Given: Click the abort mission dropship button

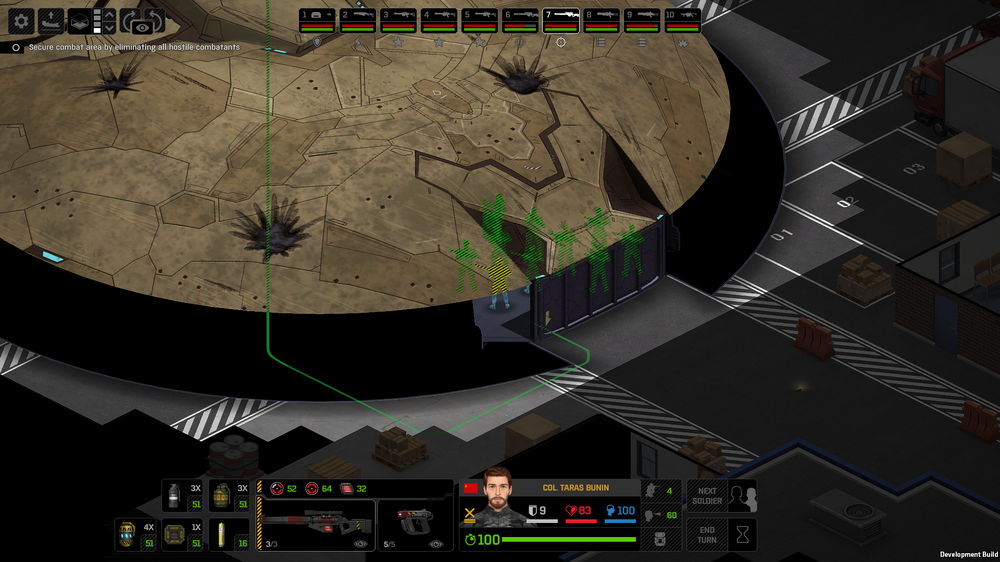Looking at the screenshot, I should (52, 21).
